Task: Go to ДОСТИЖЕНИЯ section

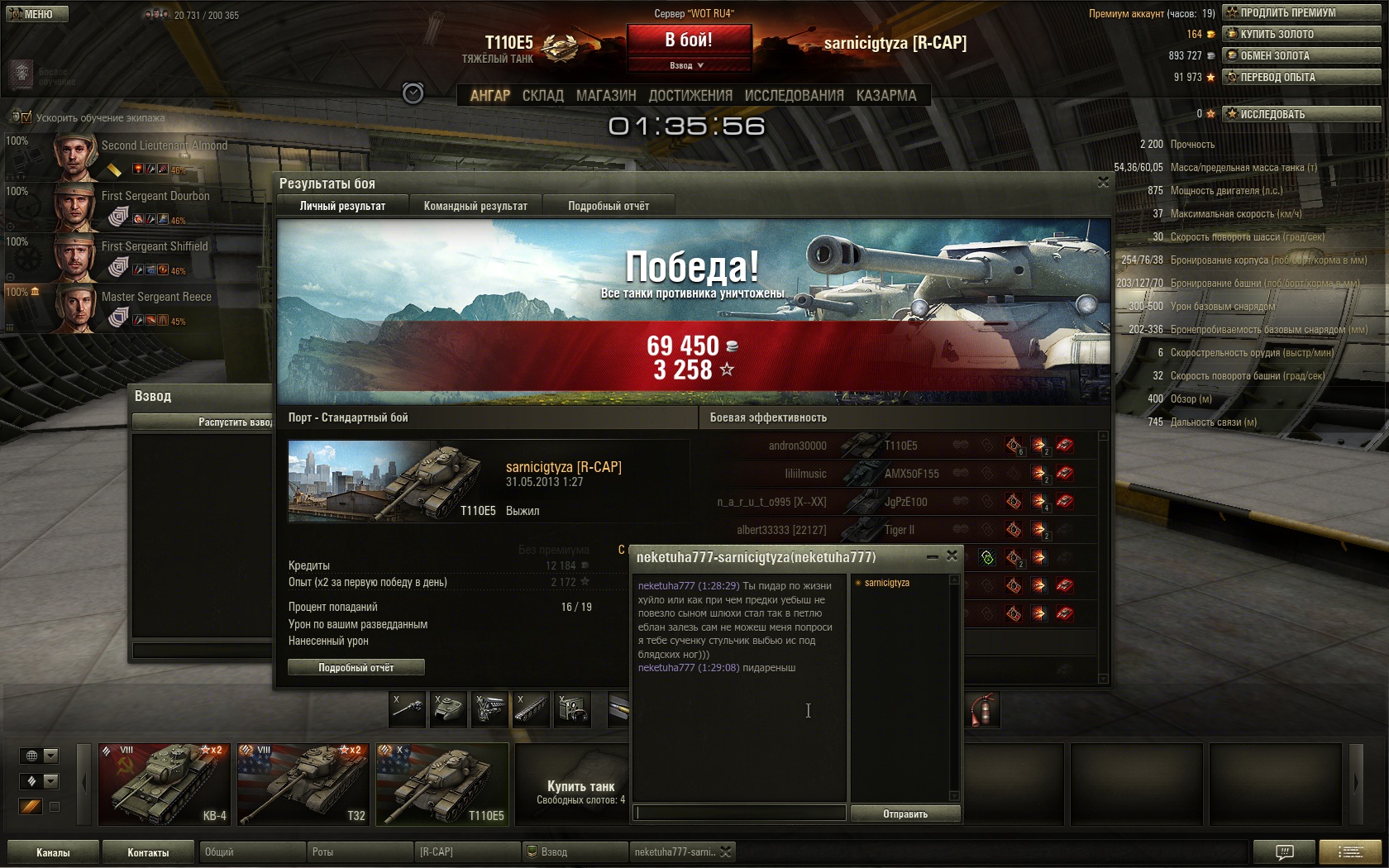Action: click(x=690, y=96)
